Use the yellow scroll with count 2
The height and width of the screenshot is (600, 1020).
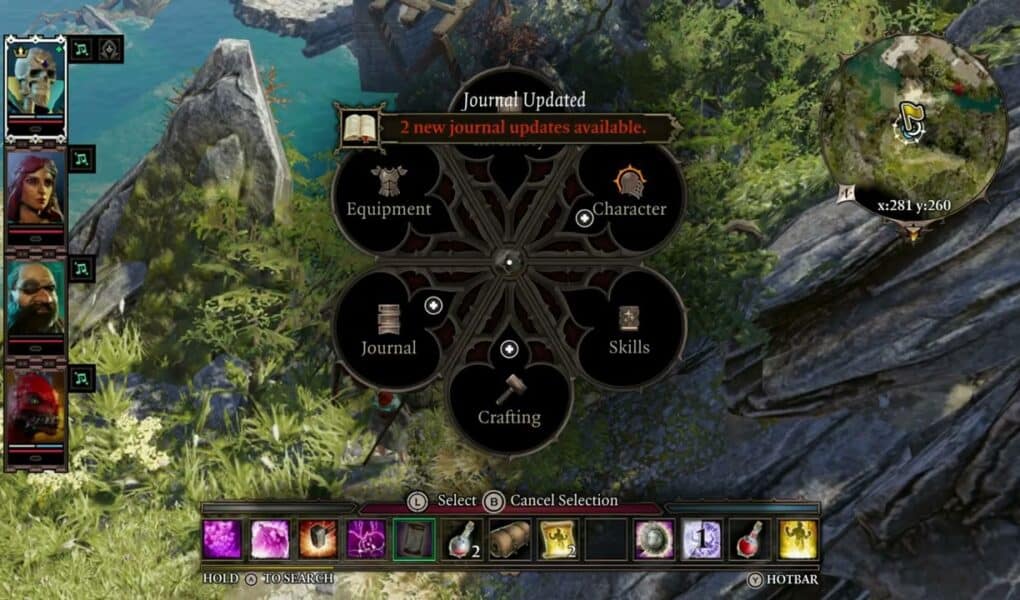[x=558, y=539]
